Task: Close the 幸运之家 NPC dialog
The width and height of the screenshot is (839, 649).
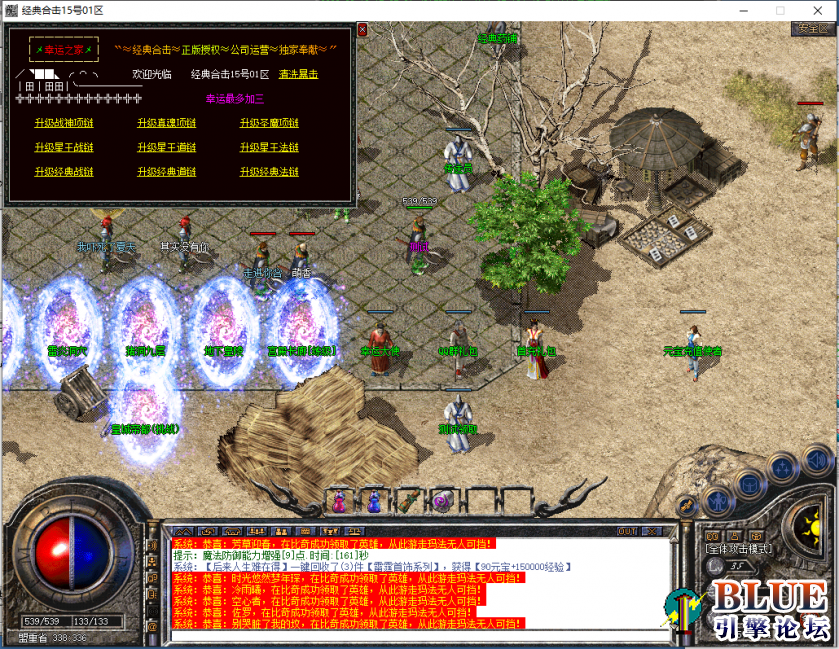Action: point(362,29)
